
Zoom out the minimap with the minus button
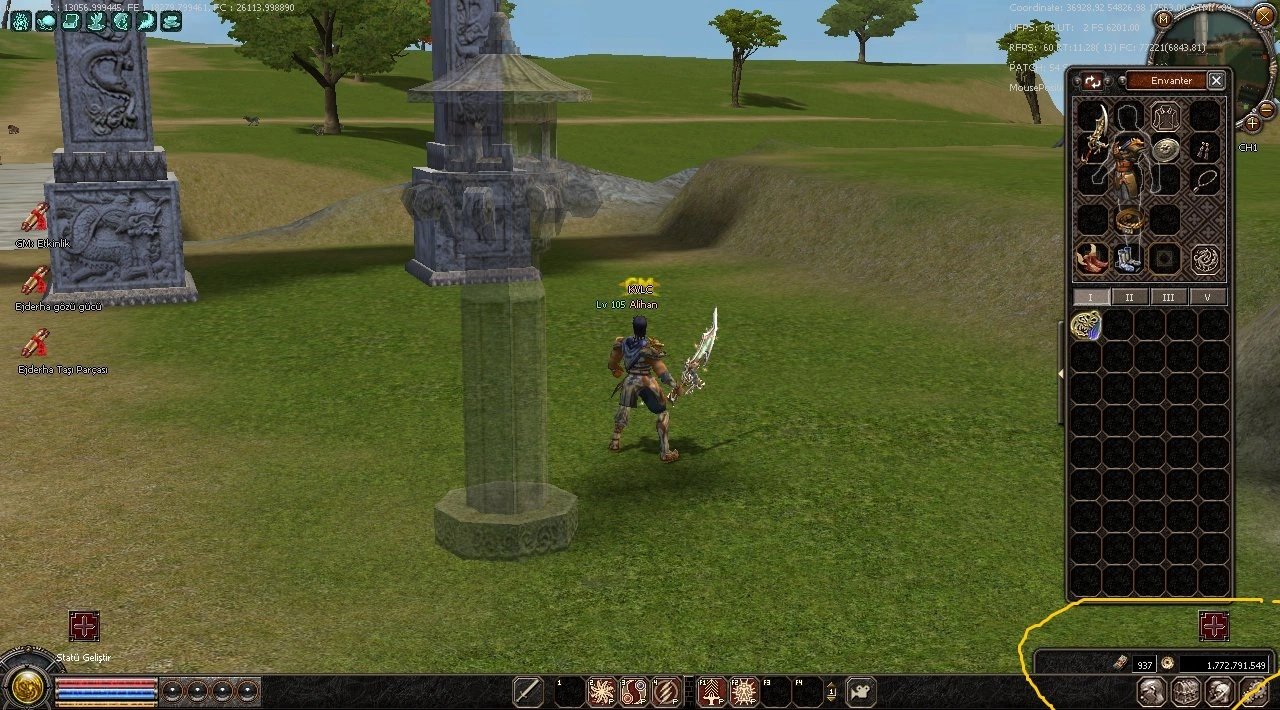1266,108
